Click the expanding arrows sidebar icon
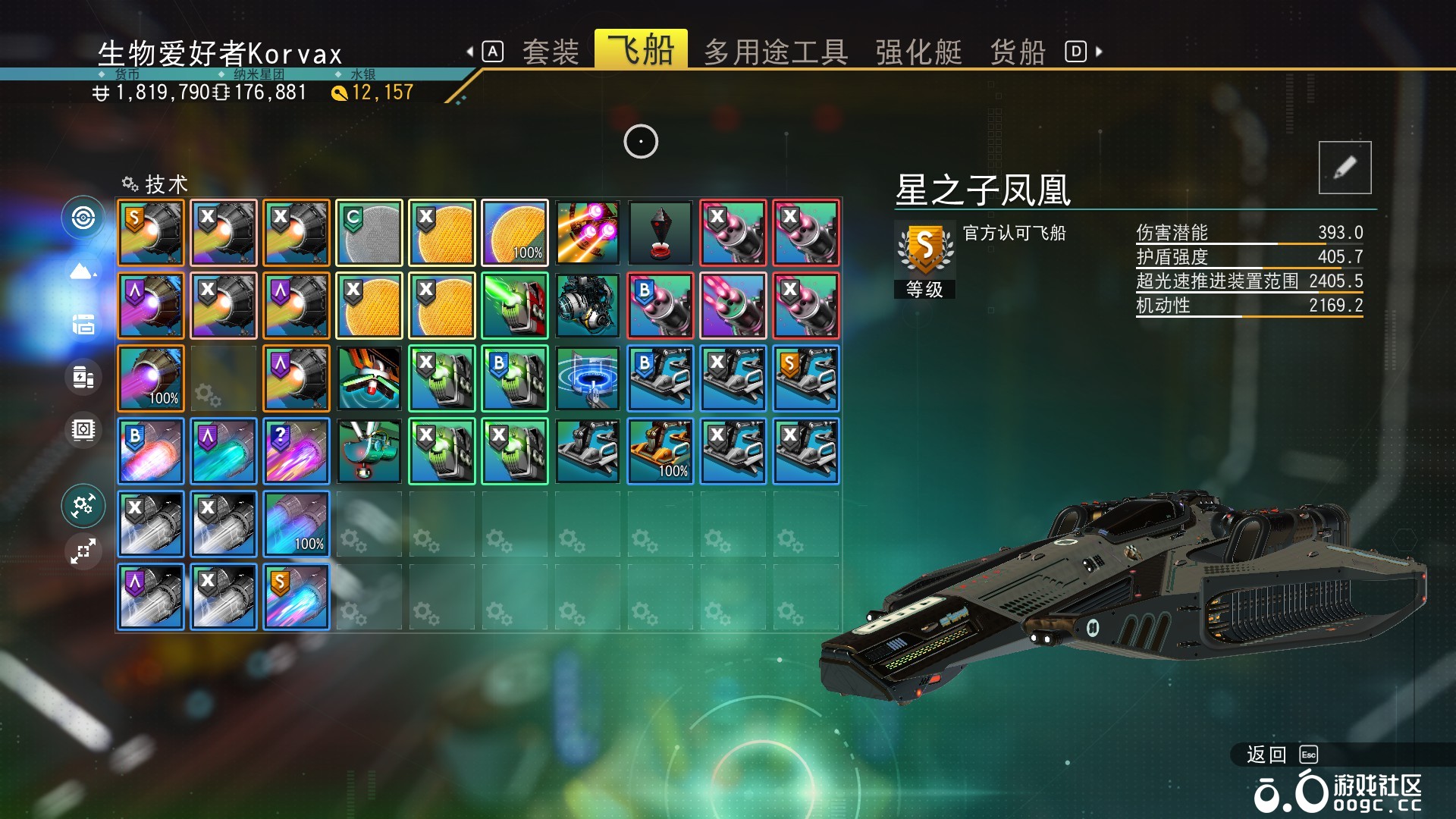This screenshot has height=819, width=1456. 83,551
